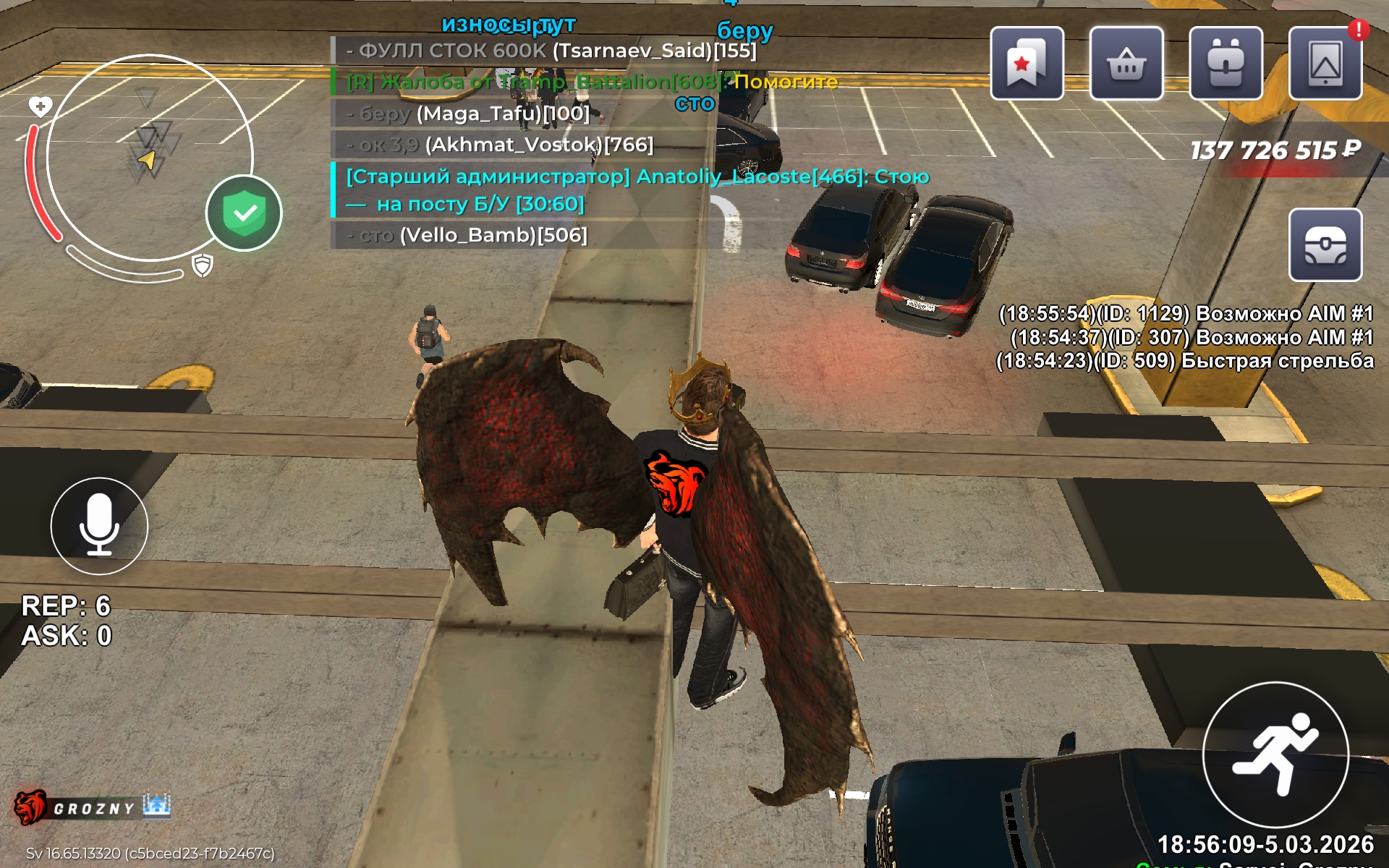The image size is (1389, 868).
Task: Toggle the voice chat microphone
Action: 99,526
